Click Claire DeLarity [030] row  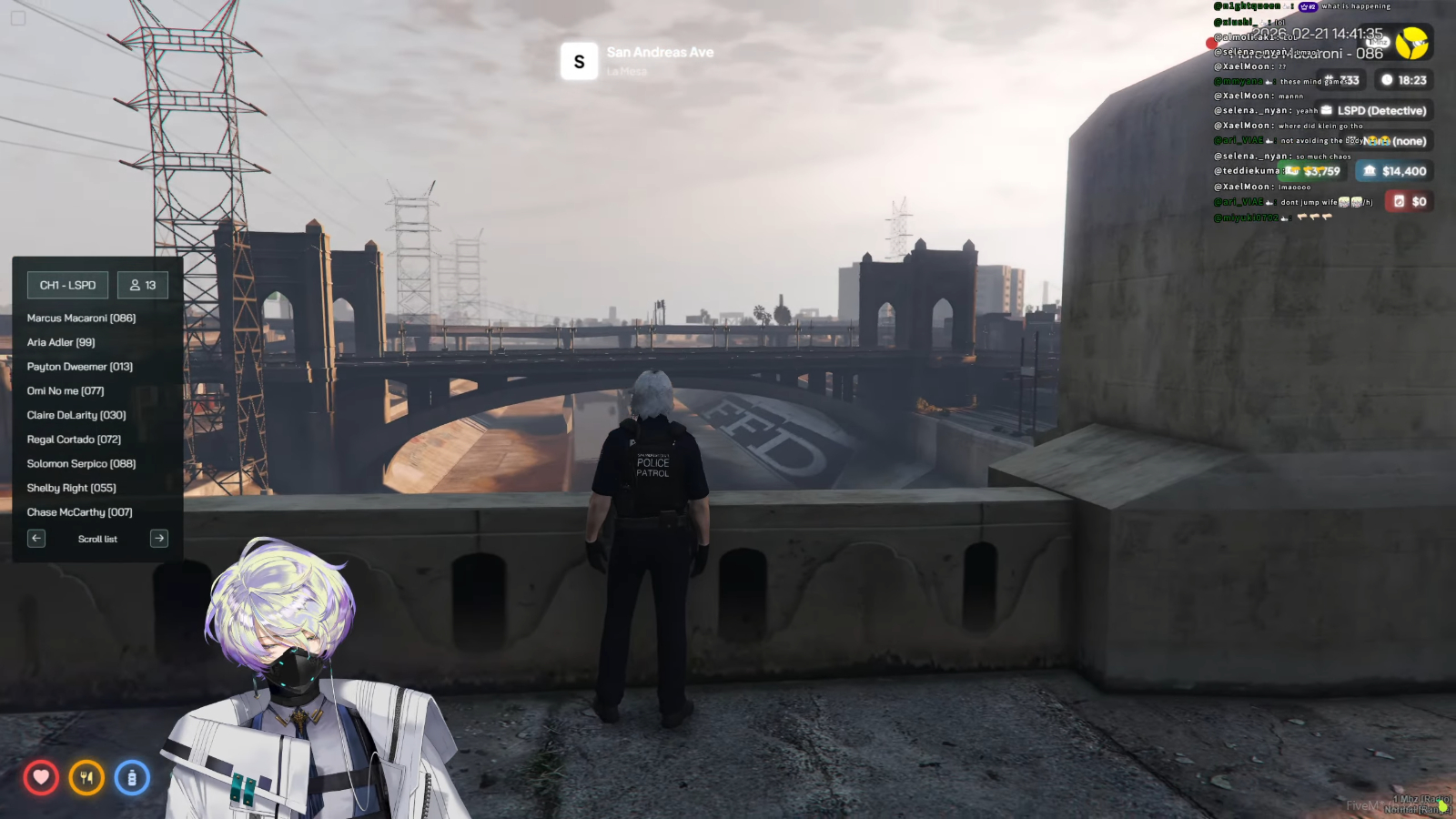[x=76, y=415]
